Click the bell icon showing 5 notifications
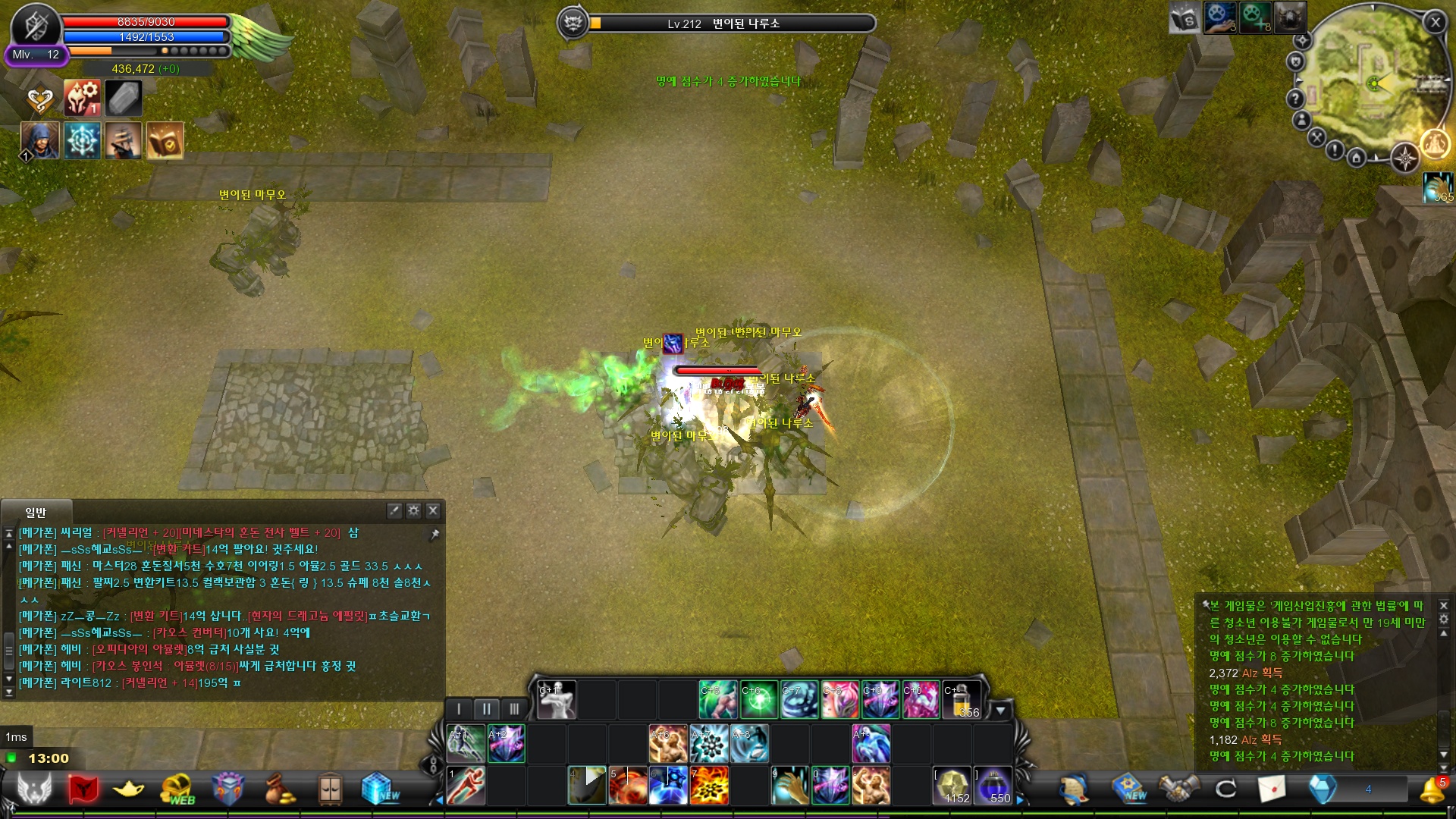 (1431, 790)
